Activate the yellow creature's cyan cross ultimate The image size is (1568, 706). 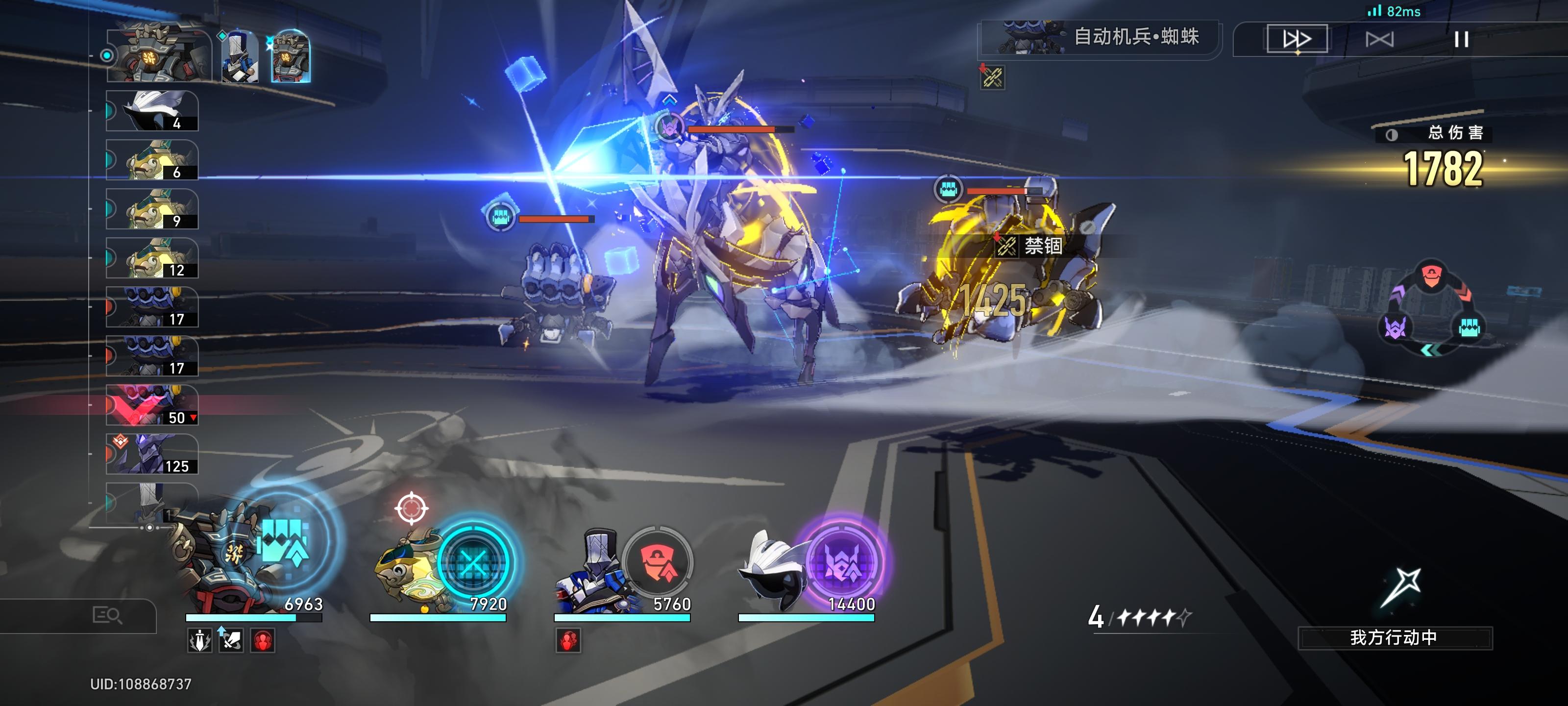(473, 562)
